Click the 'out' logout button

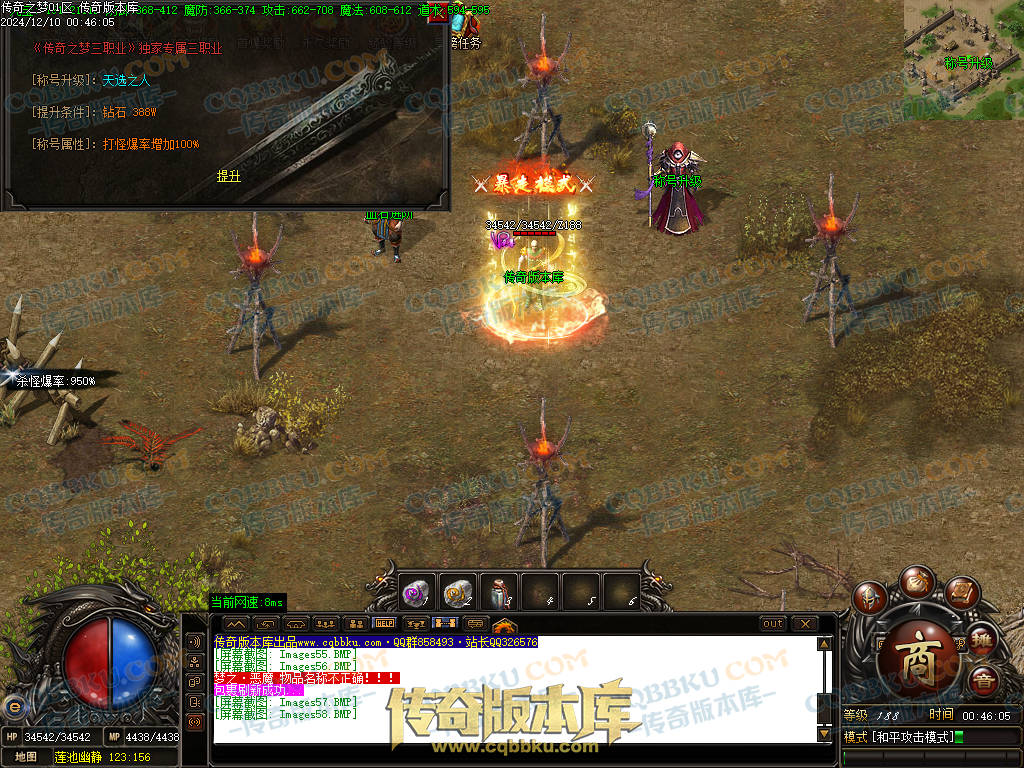pyautogui.click(x=773, y=624)
